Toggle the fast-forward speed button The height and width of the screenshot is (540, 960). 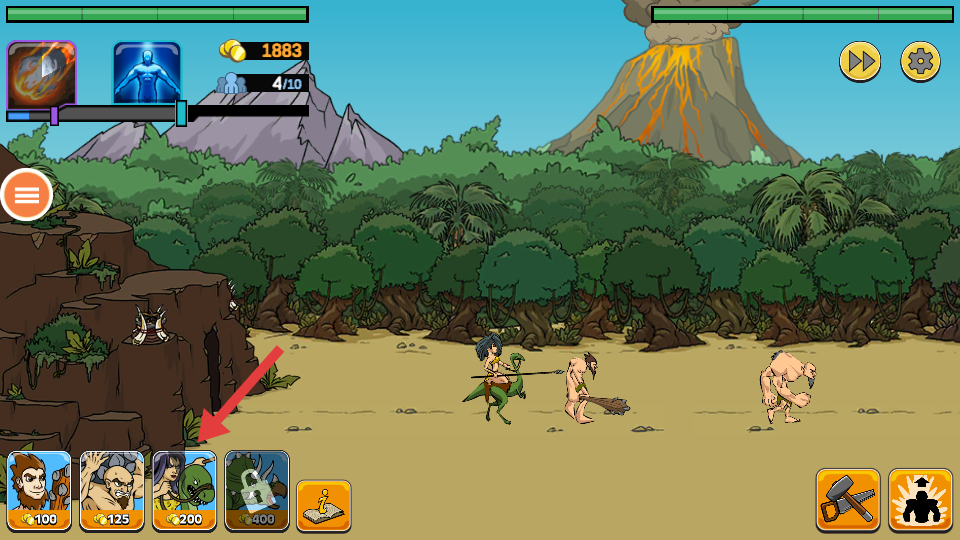859,62
